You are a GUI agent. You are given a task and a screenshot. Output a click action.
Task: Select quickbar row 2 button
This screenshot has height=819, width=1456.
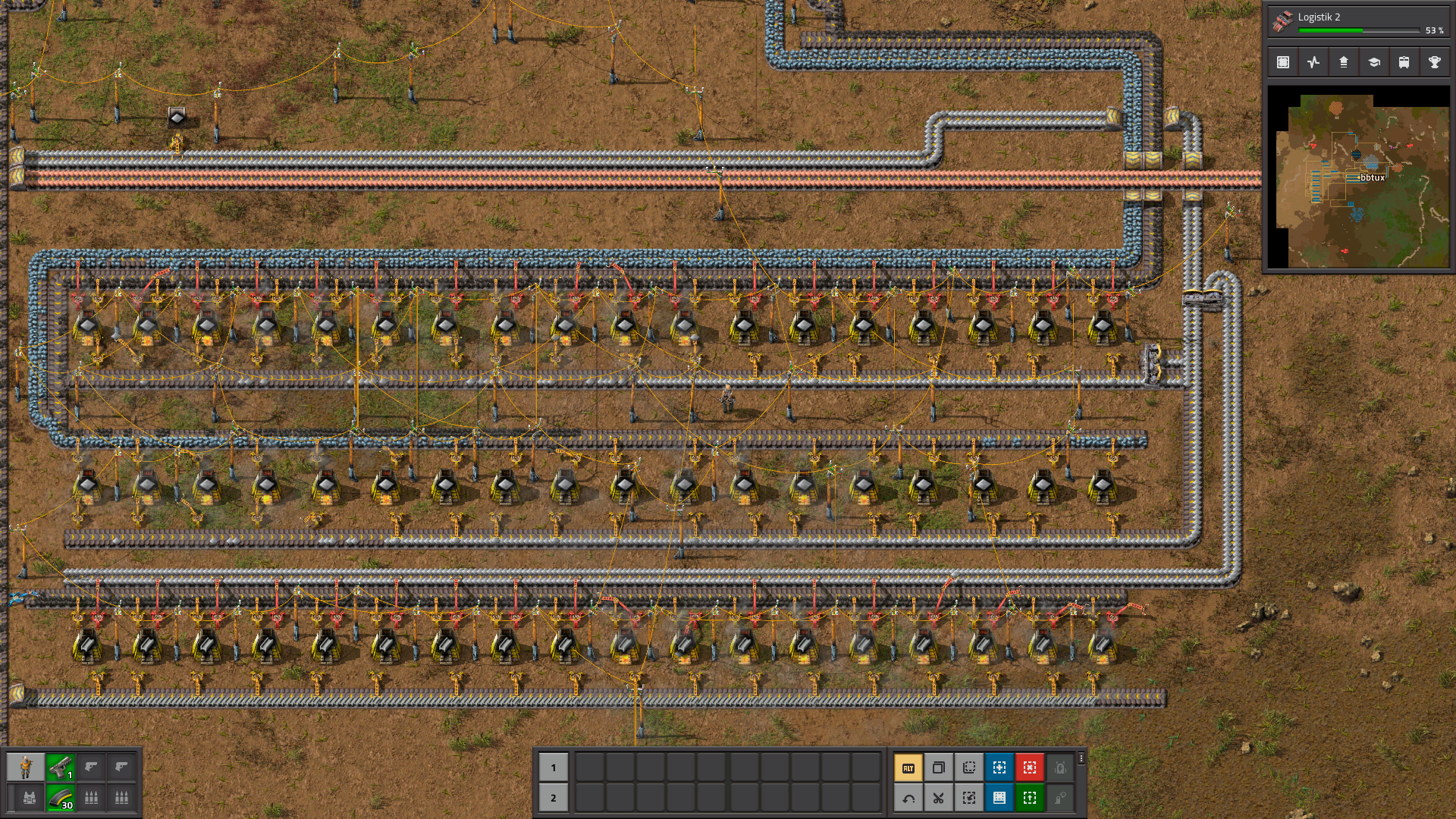pyautogui.click(x=554, y=798)
